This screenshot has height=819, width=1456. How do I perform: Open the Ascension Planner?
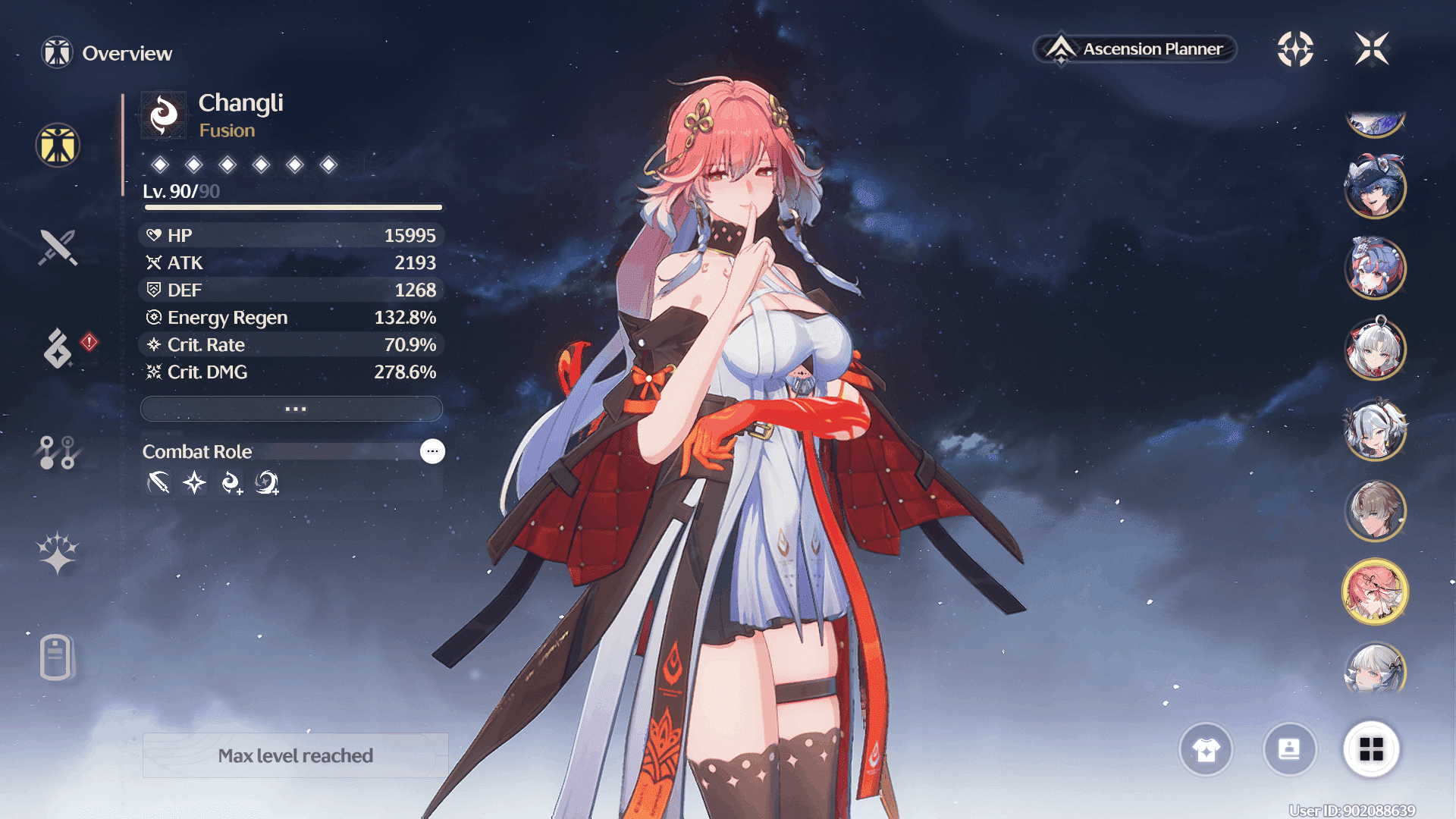pos(1135,49)
